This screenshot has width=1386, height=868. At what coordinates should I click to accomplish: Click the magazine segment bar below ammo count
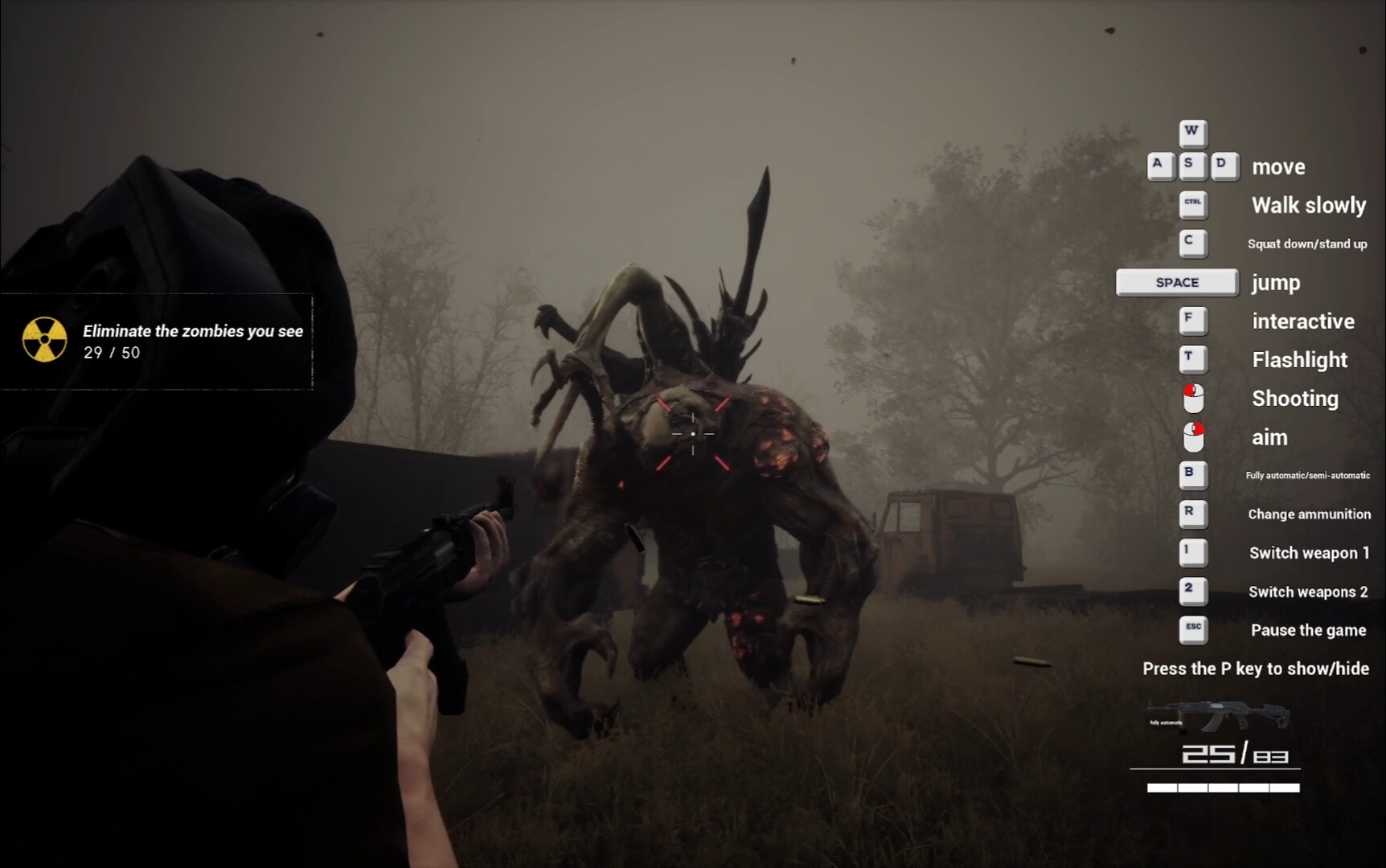[1222, 788]
